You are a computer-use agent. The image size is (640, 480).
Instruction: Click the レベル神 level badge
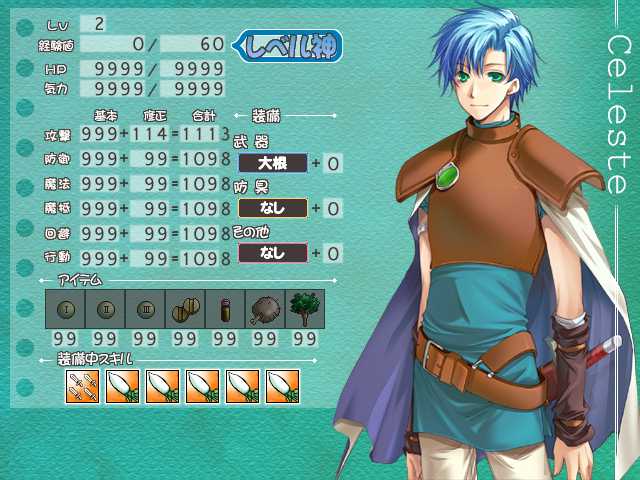coord(288,45)
